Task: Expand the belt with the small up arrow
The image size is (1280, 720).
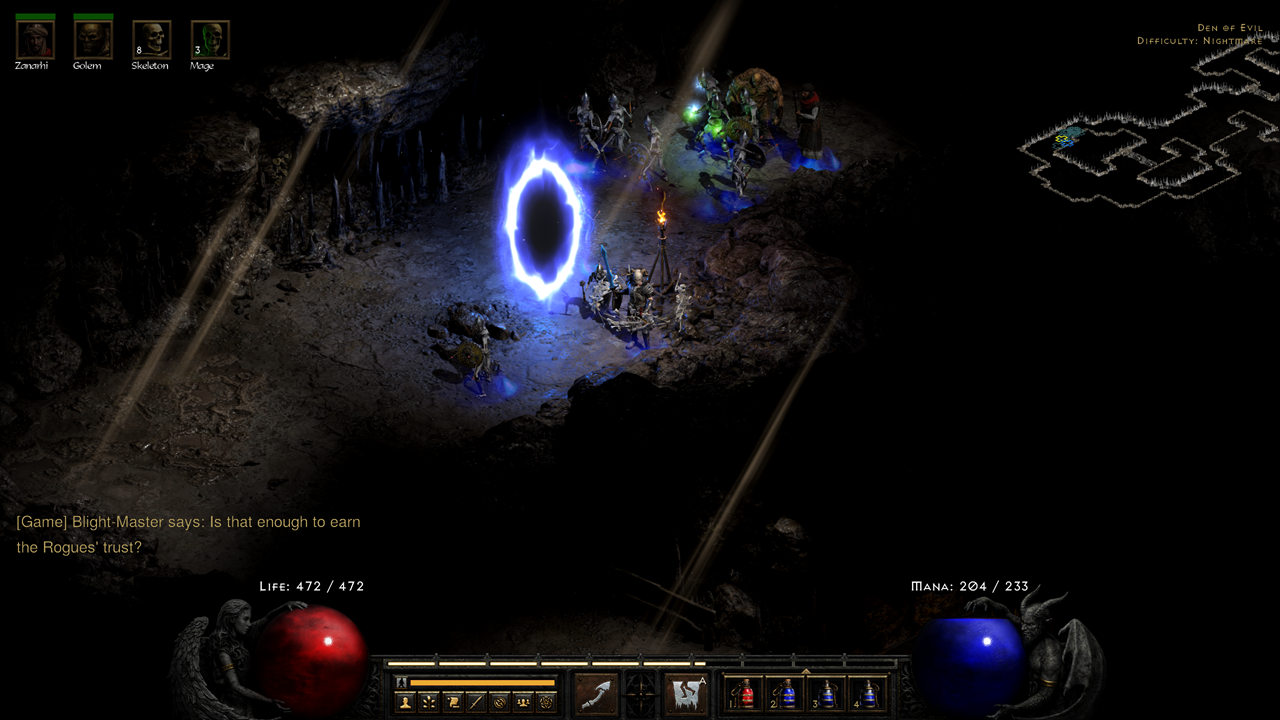Action: (806, 671)
